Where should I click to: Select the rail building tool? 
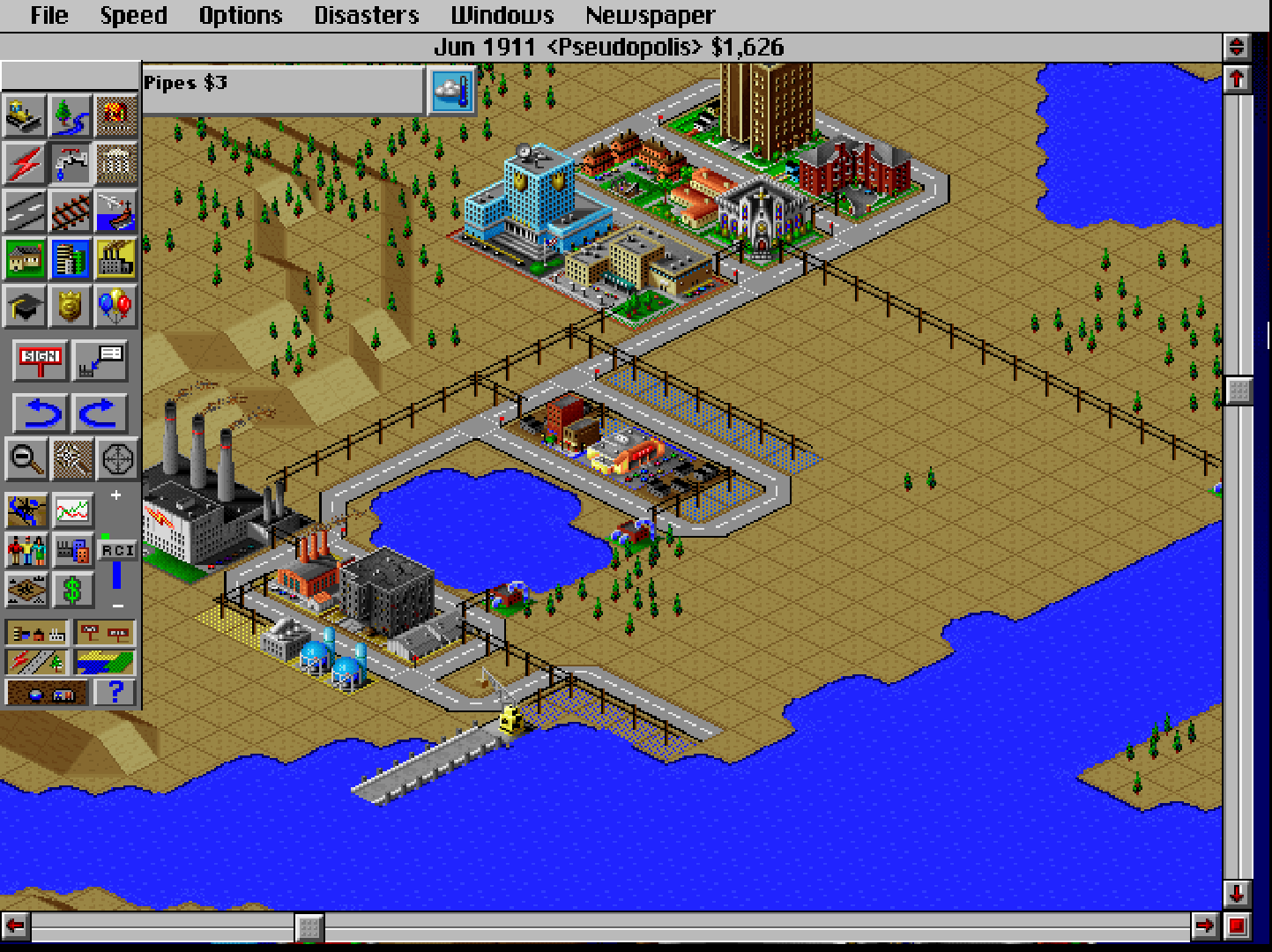[70, 212]
